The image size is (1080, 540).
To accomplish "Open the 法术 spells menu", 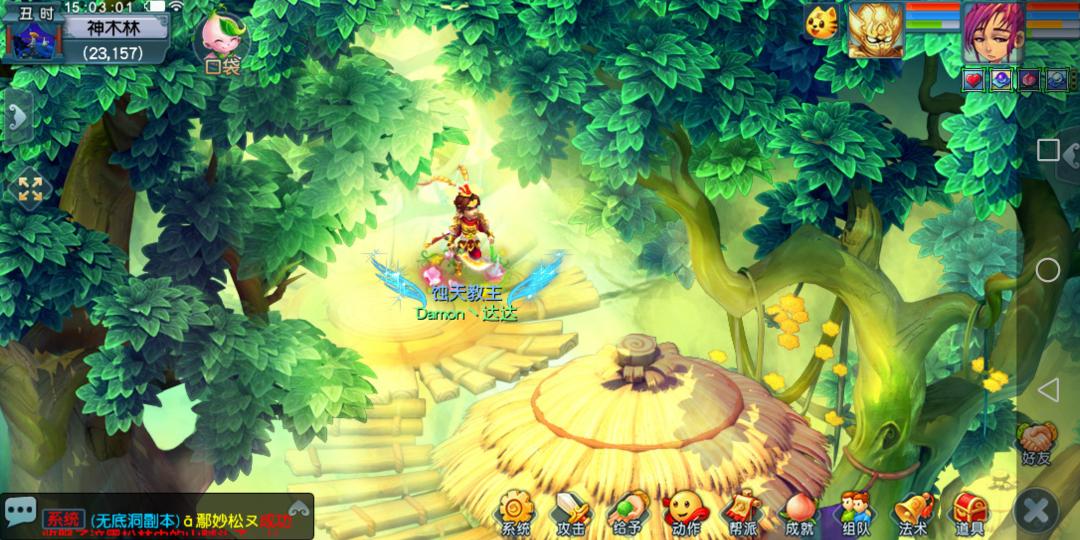I will click(x=913, y=512).
